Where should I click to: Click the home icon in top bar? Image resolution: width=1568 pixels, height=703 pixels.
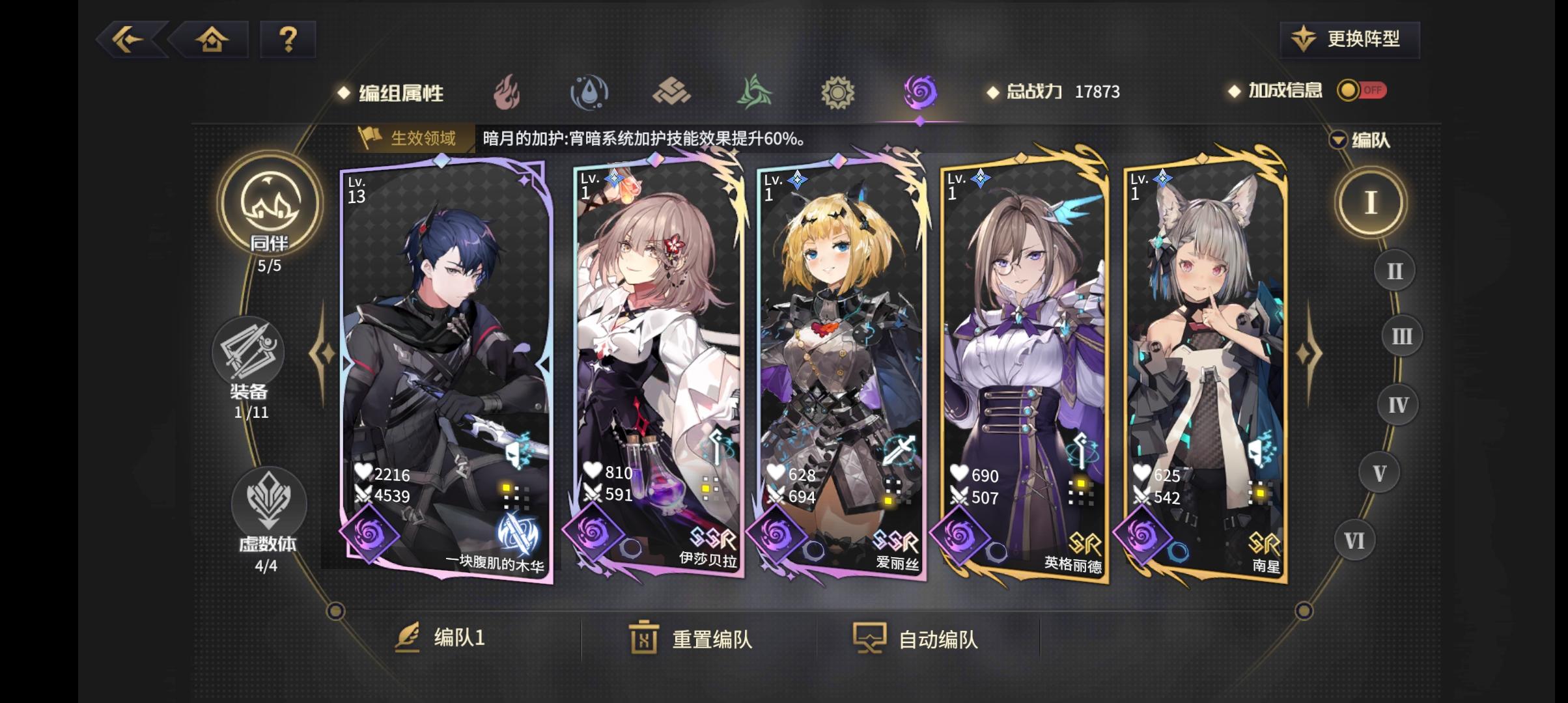click(x=212, y=40)
